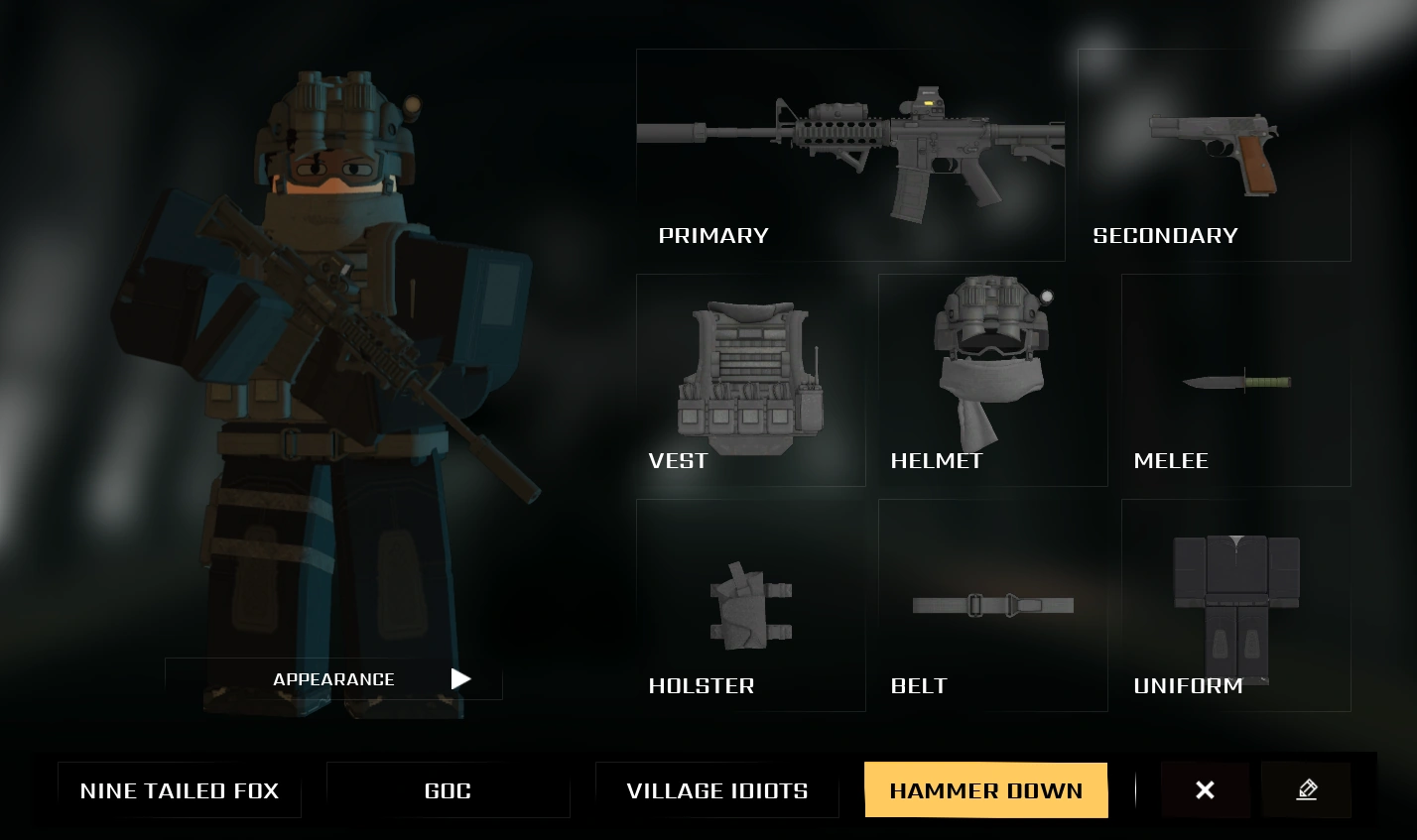Expand the APPEARANCE section with its arrow
The width and height of the screenshot is (1417, 840).
click(x=460, y=679)
